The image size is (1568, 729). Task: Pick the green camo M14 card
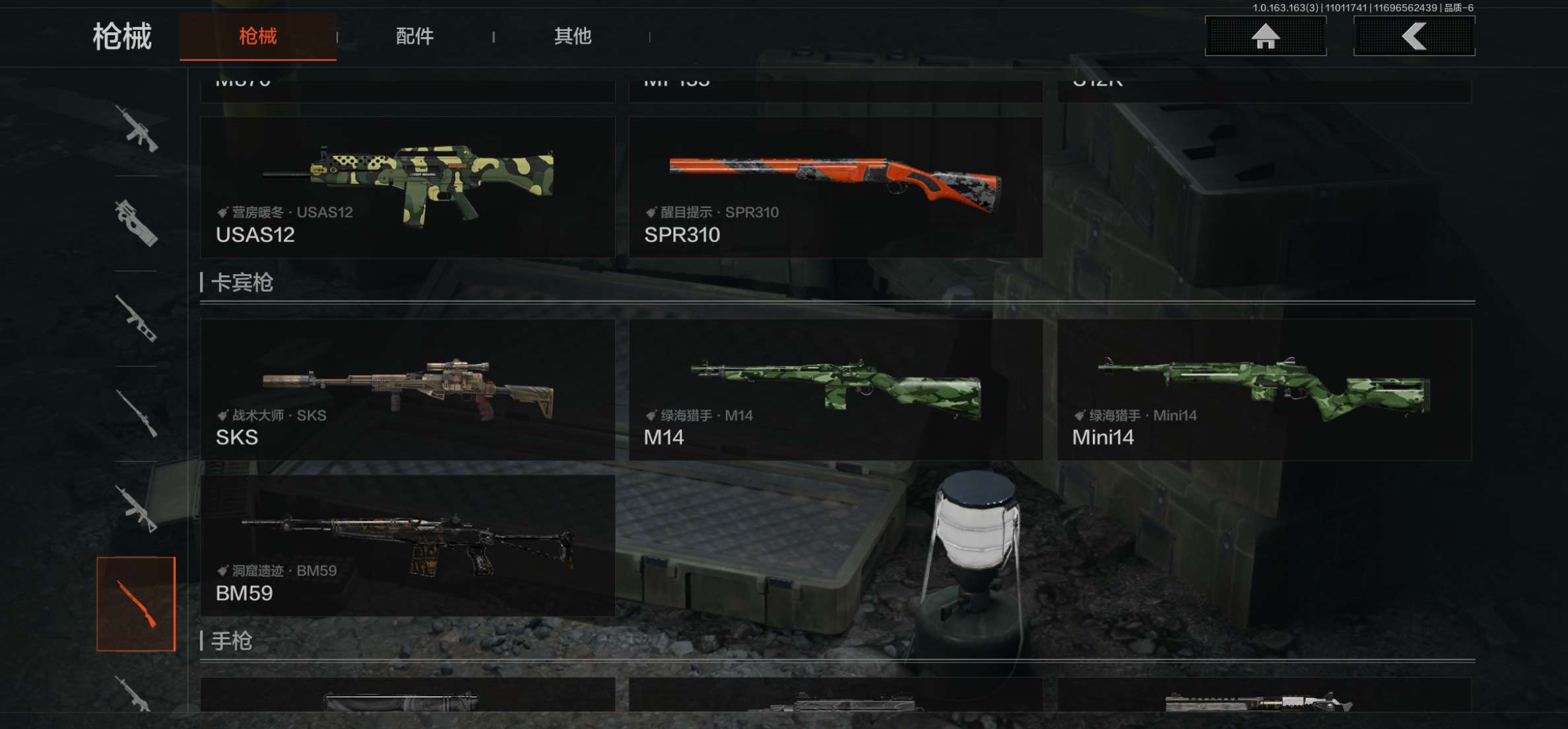coord(835,390)
